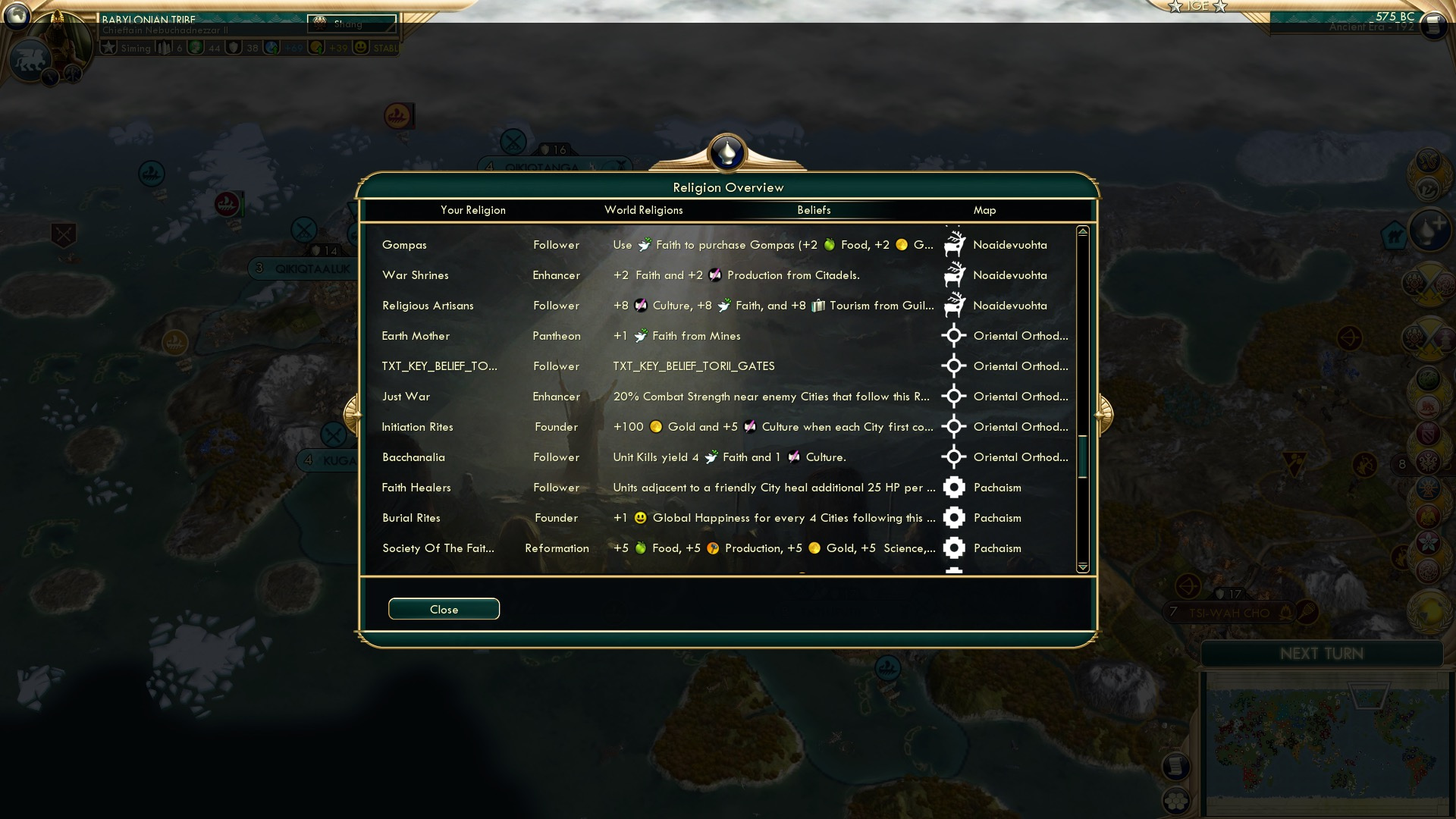This screenshot has height=819, width=1456.
Task: Click the Pachaism religion icon beside Burial Rites
Action: click(954, 517)
